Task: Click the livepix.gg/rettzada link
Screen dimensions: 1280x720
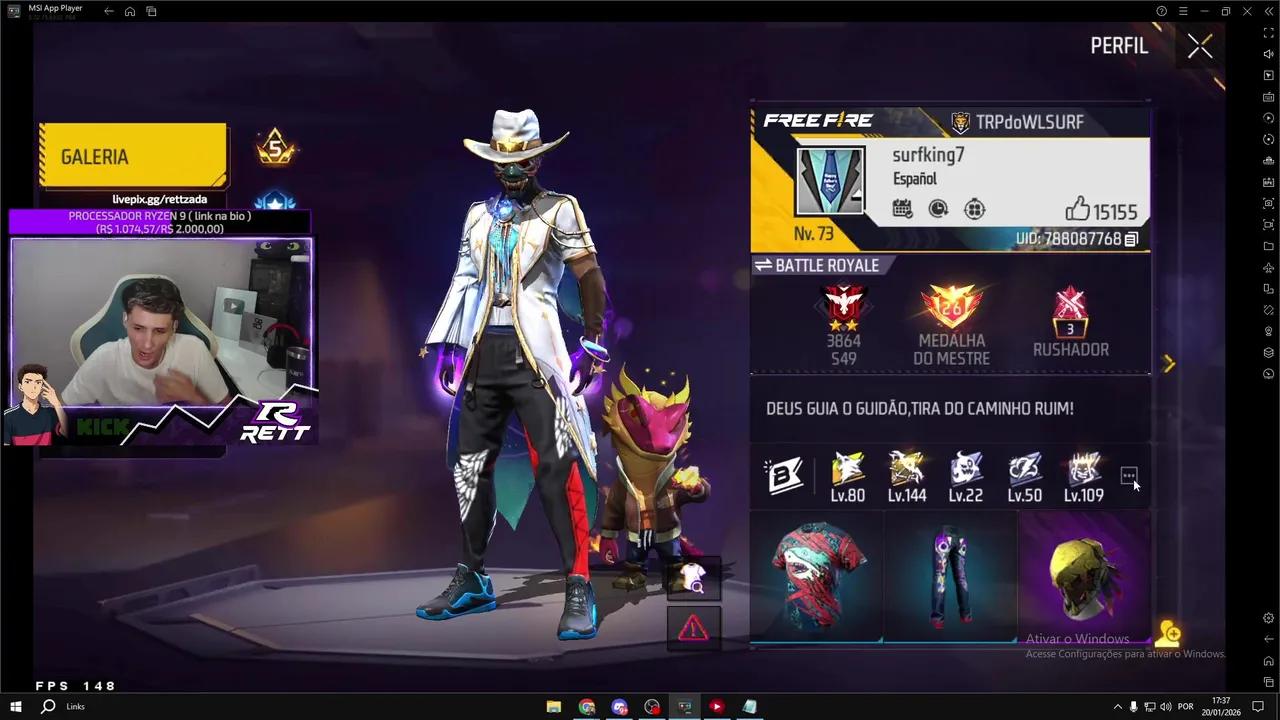Action: [x=160, y=199]
